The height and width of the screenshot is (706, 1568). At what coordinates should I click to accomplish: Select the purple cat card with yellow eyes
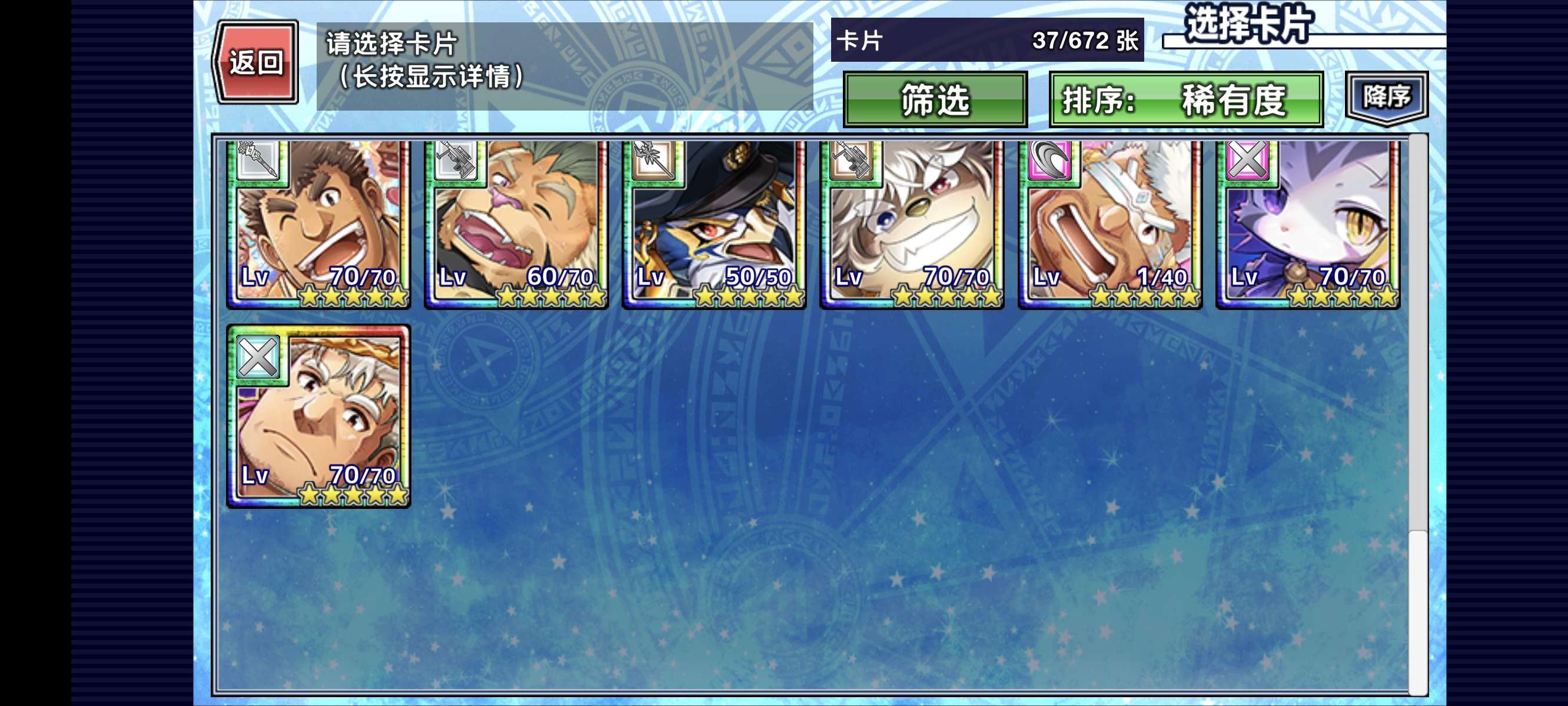click(1307, 224)
